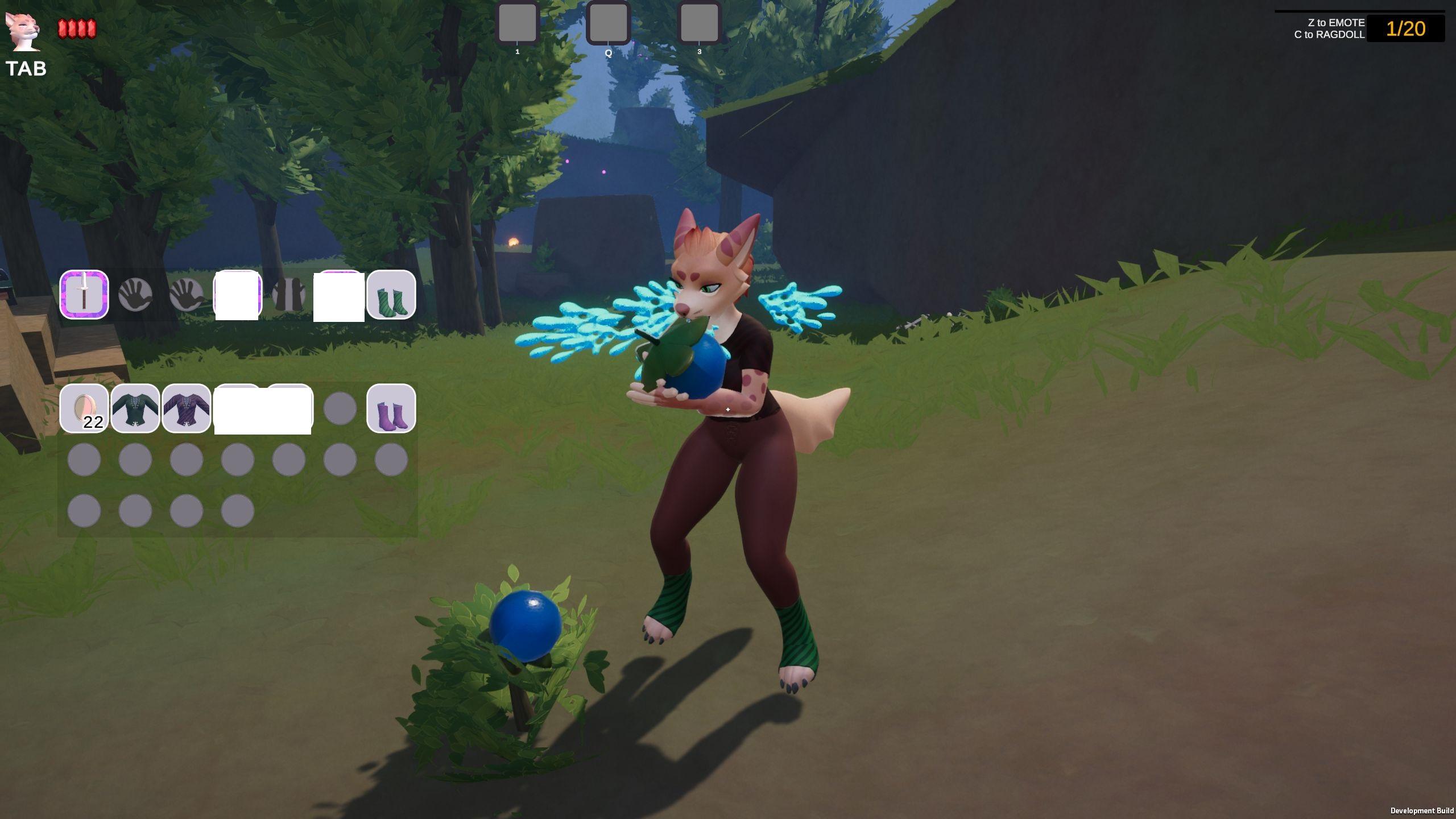
Task: Select the equipped green striped boots
Action: 391,295
